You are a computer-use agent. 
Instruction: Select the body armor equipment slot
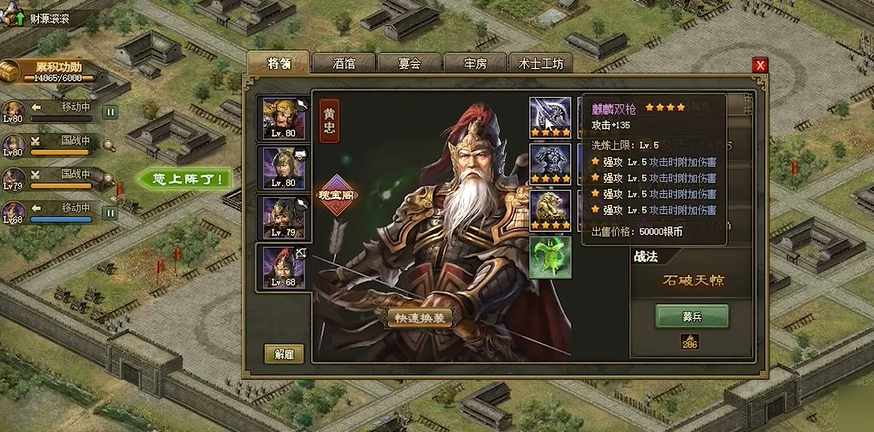tap(550, 163)
